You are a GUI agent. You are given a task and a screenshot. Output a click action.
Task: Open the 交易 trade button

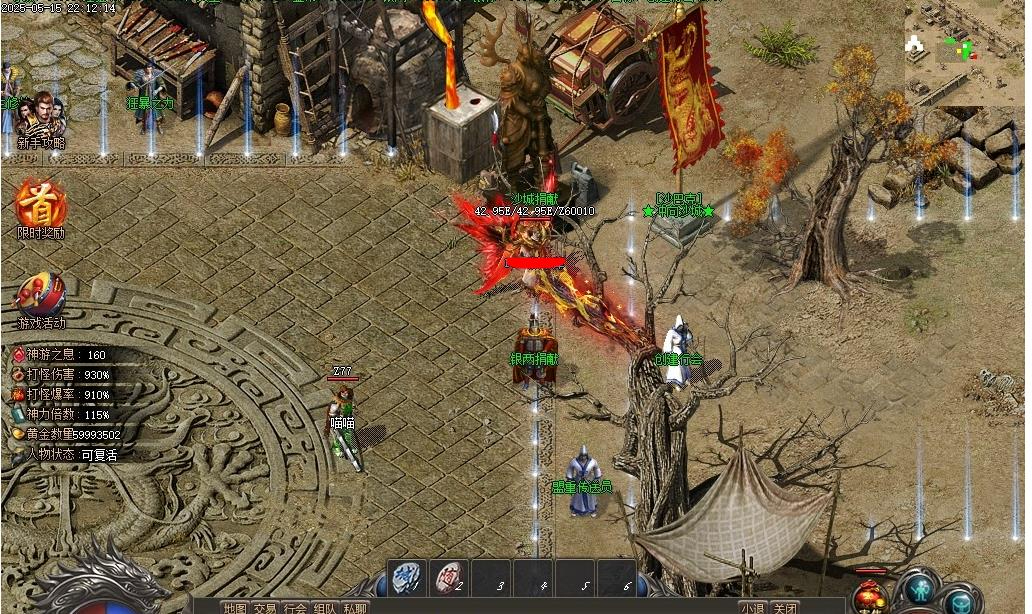pyautogui.click(x=265, y=607)
